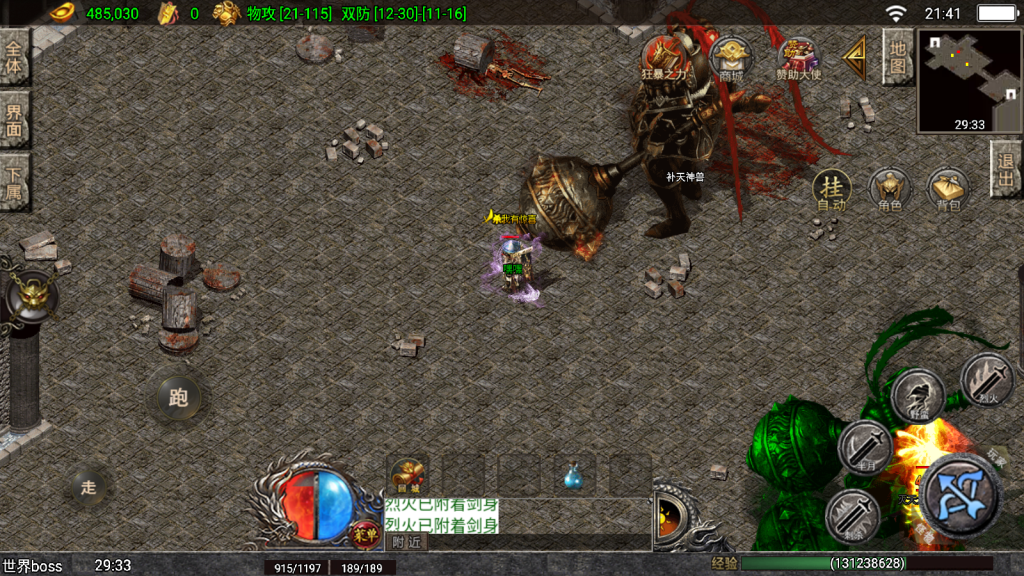
Task: Open the 地图 map button
Action: coord(897,56)
